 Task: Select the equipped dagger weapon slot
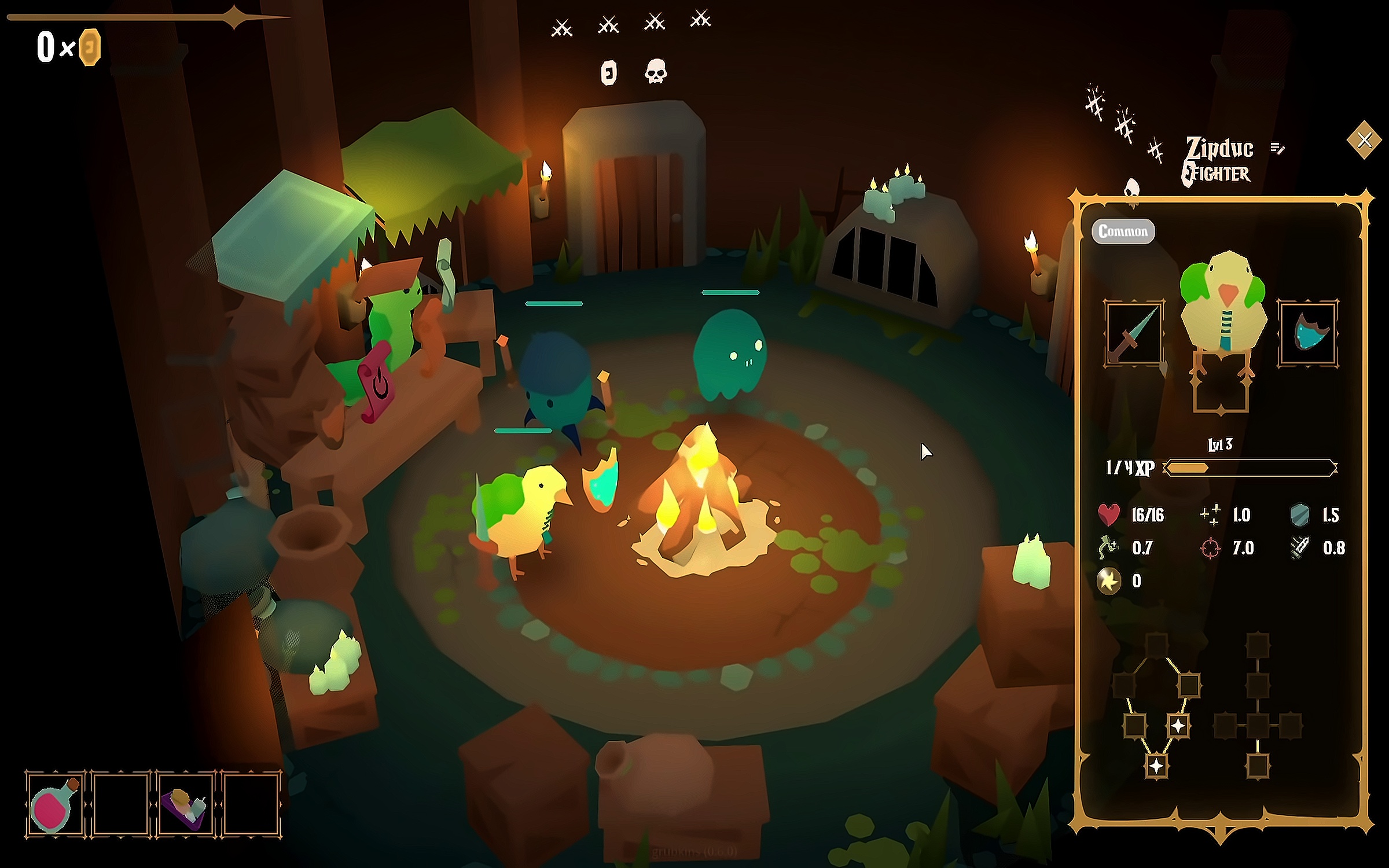(x=1133, y=333)
